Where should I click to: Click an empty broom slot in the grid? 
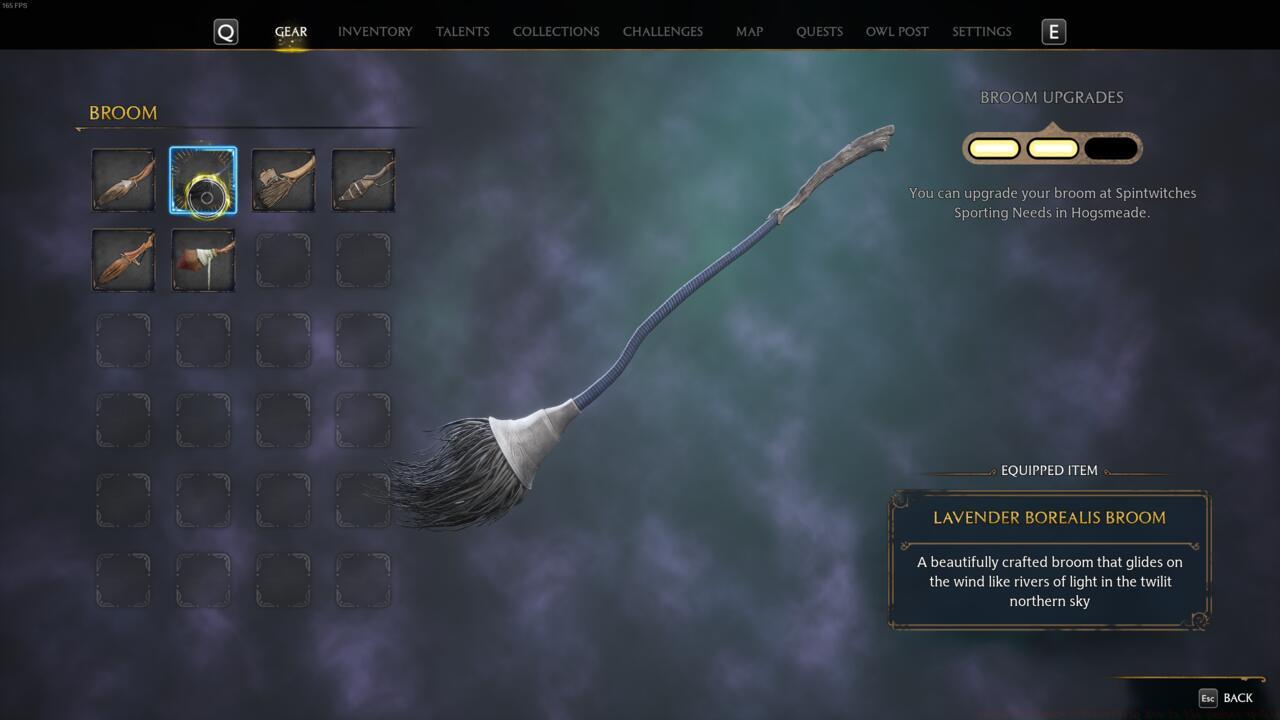tap(283, 260)
